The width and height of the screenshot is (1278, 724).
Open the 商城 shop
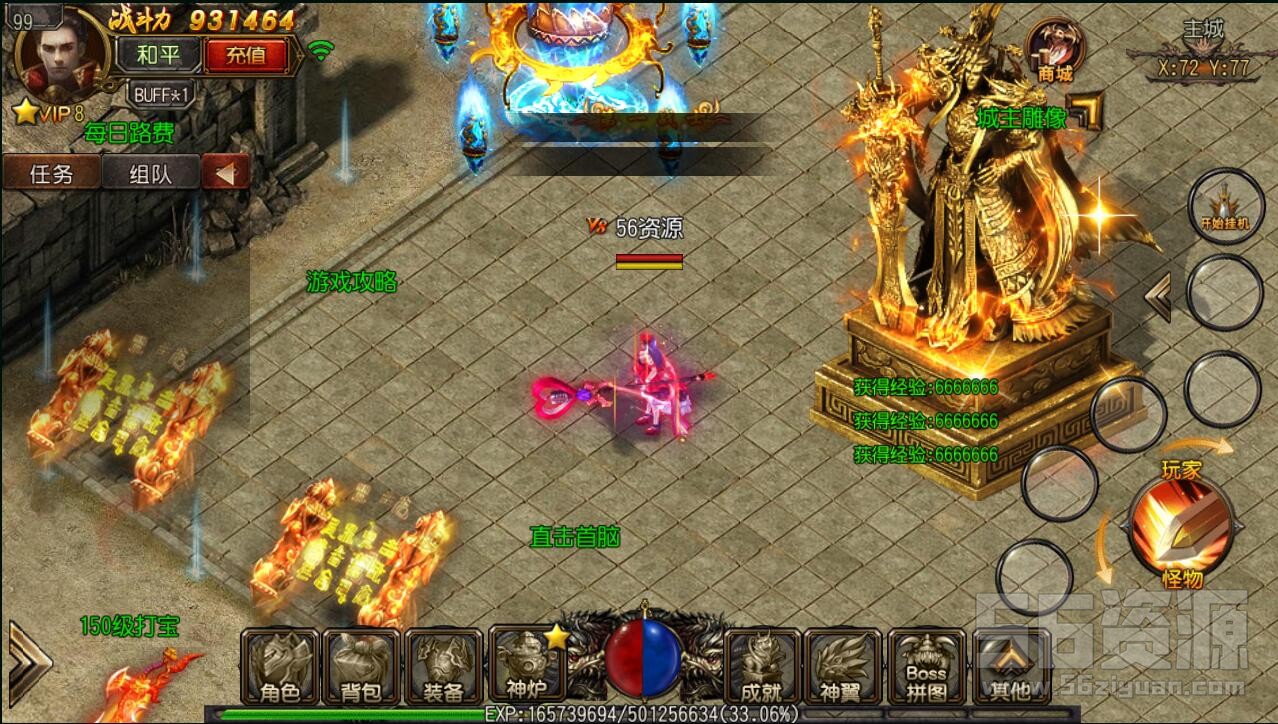coord(1054,52)
